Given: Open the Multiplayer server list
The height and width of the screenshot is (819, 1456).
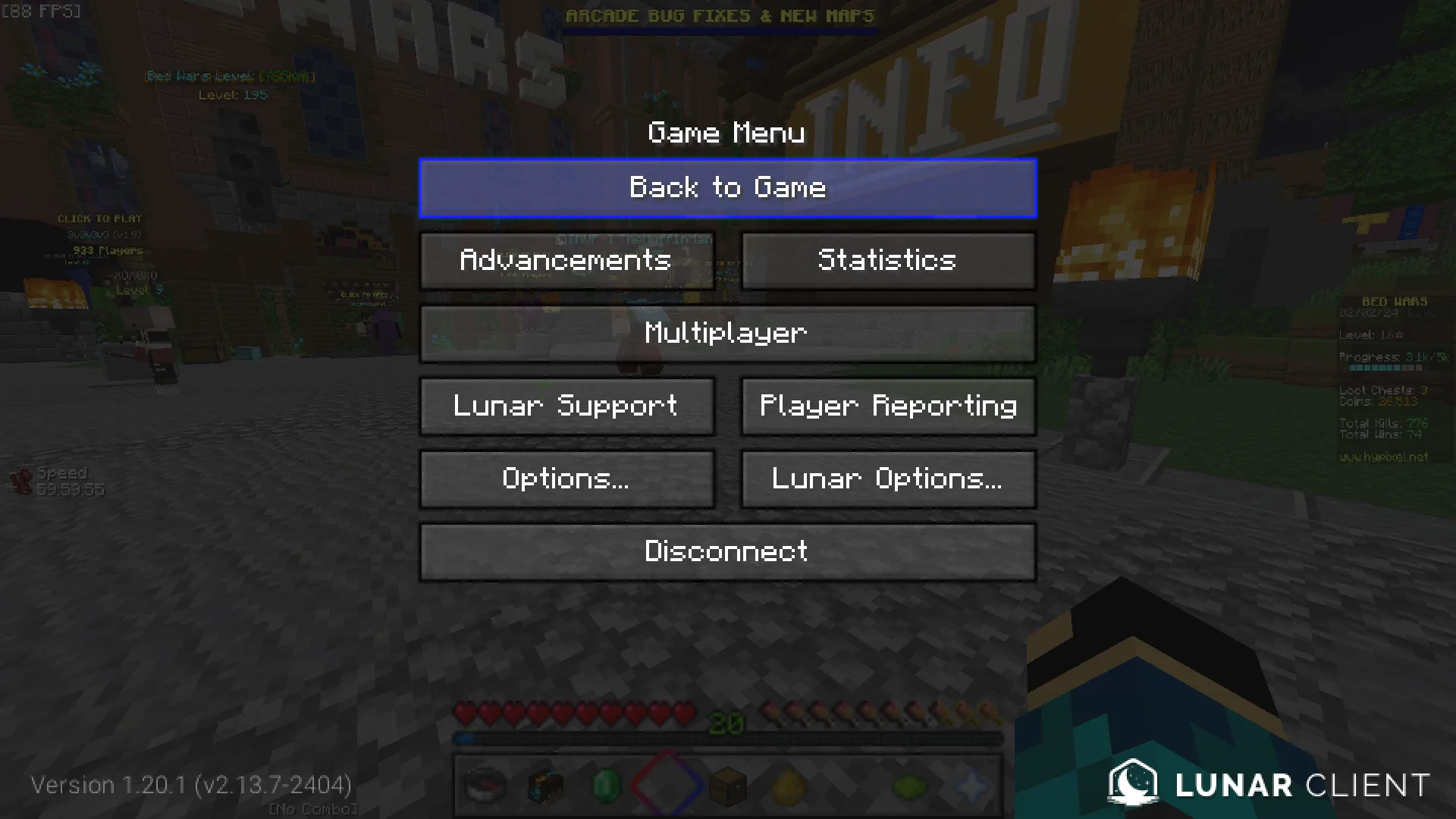Looking at the screenshot, I should [727, 334].
